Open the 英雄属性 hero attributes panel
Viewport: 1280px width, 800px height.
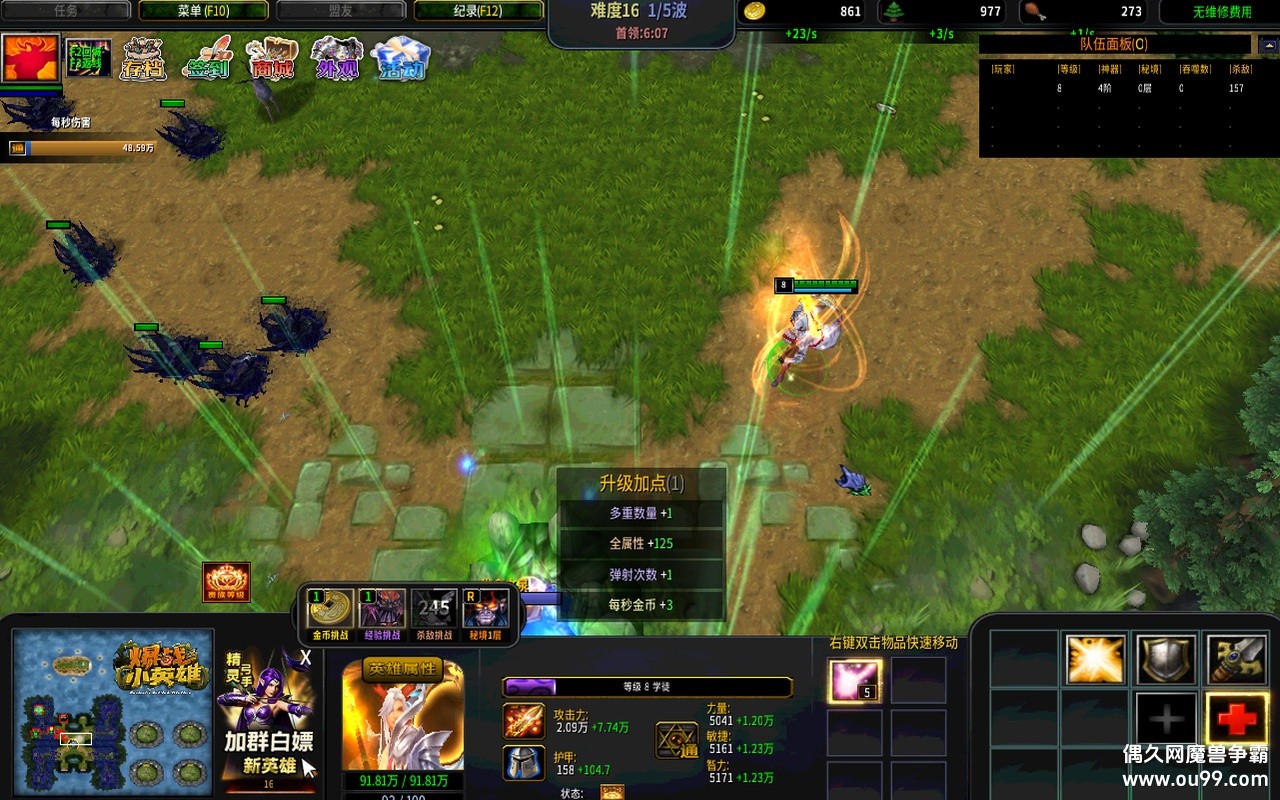coord(402,670)
